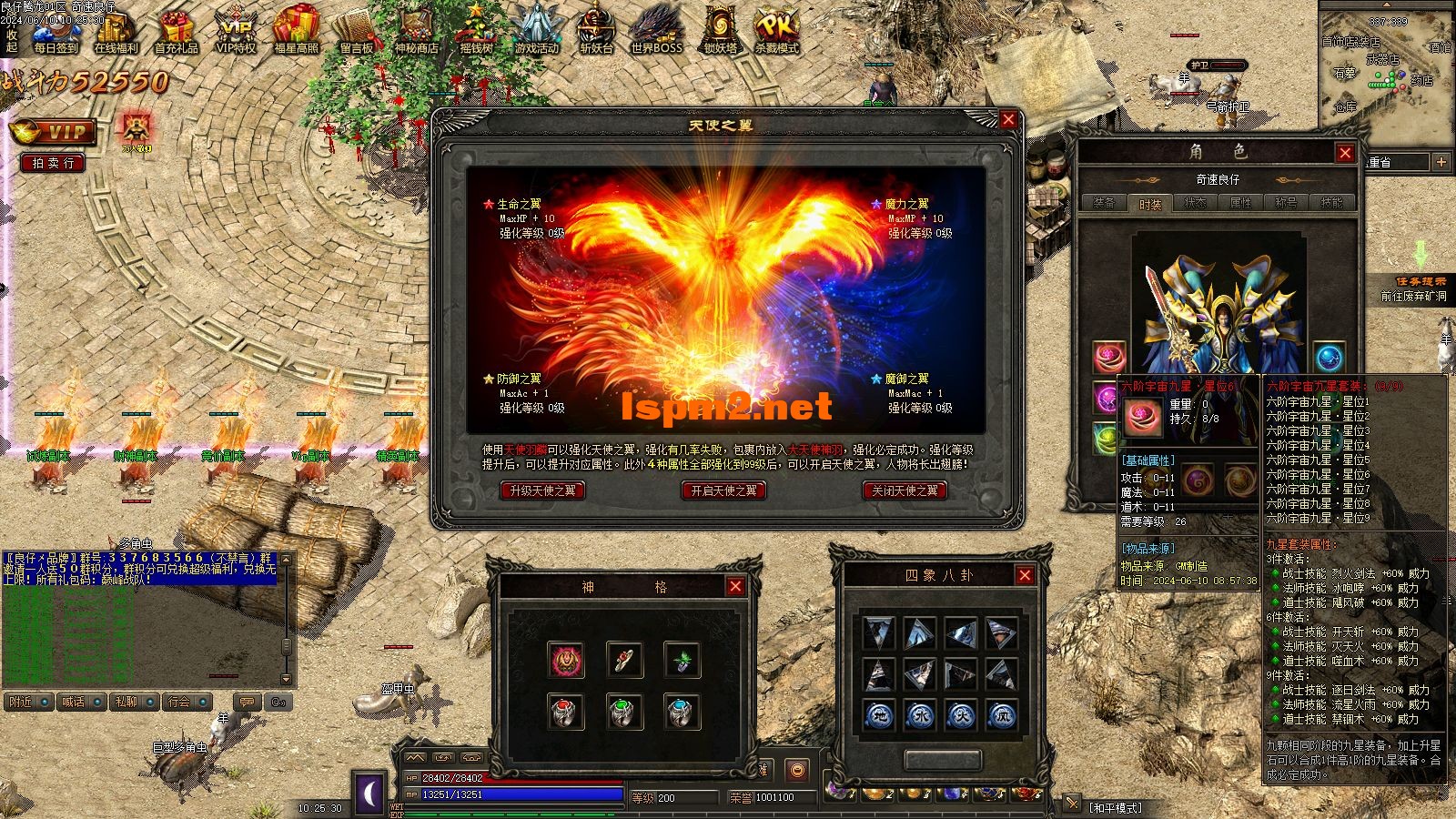Viewport: 1456px width, 819px height.
Task: Open the 世界BOSS menu icon
Action: (656, 30)
